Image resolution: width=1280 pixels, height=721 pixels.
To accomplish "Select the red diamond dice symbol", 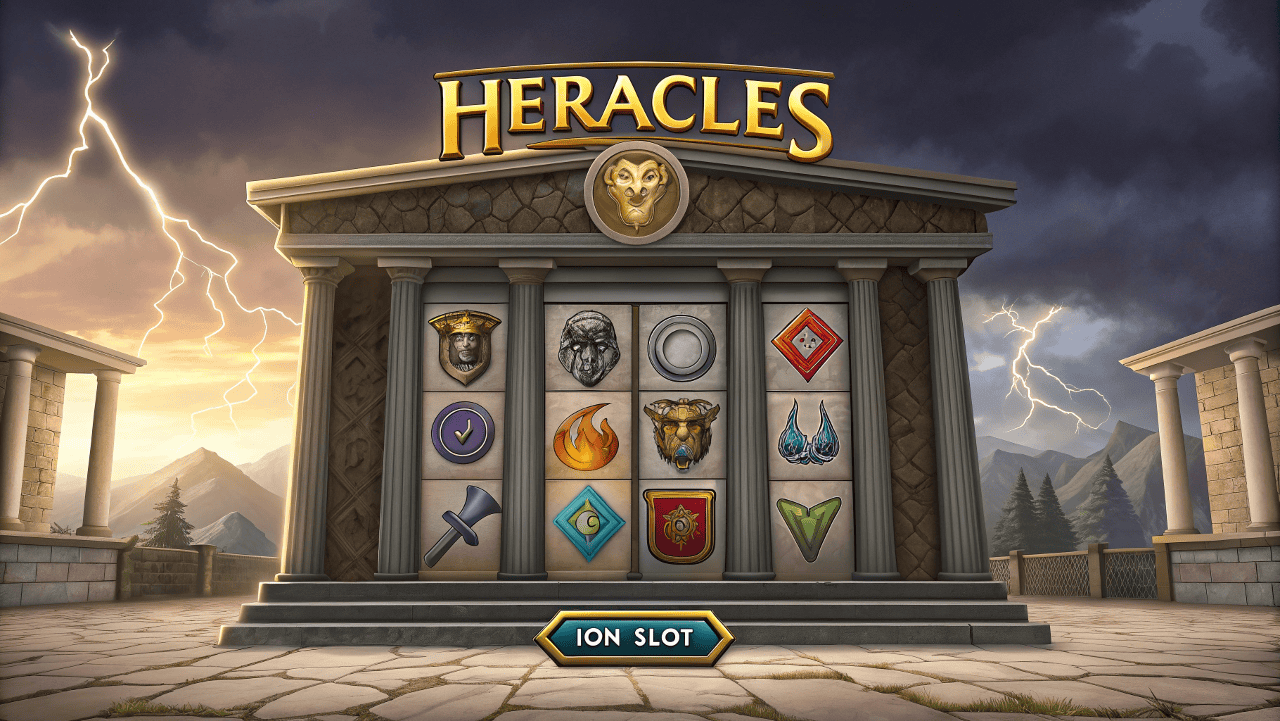I will pos(808,345).
